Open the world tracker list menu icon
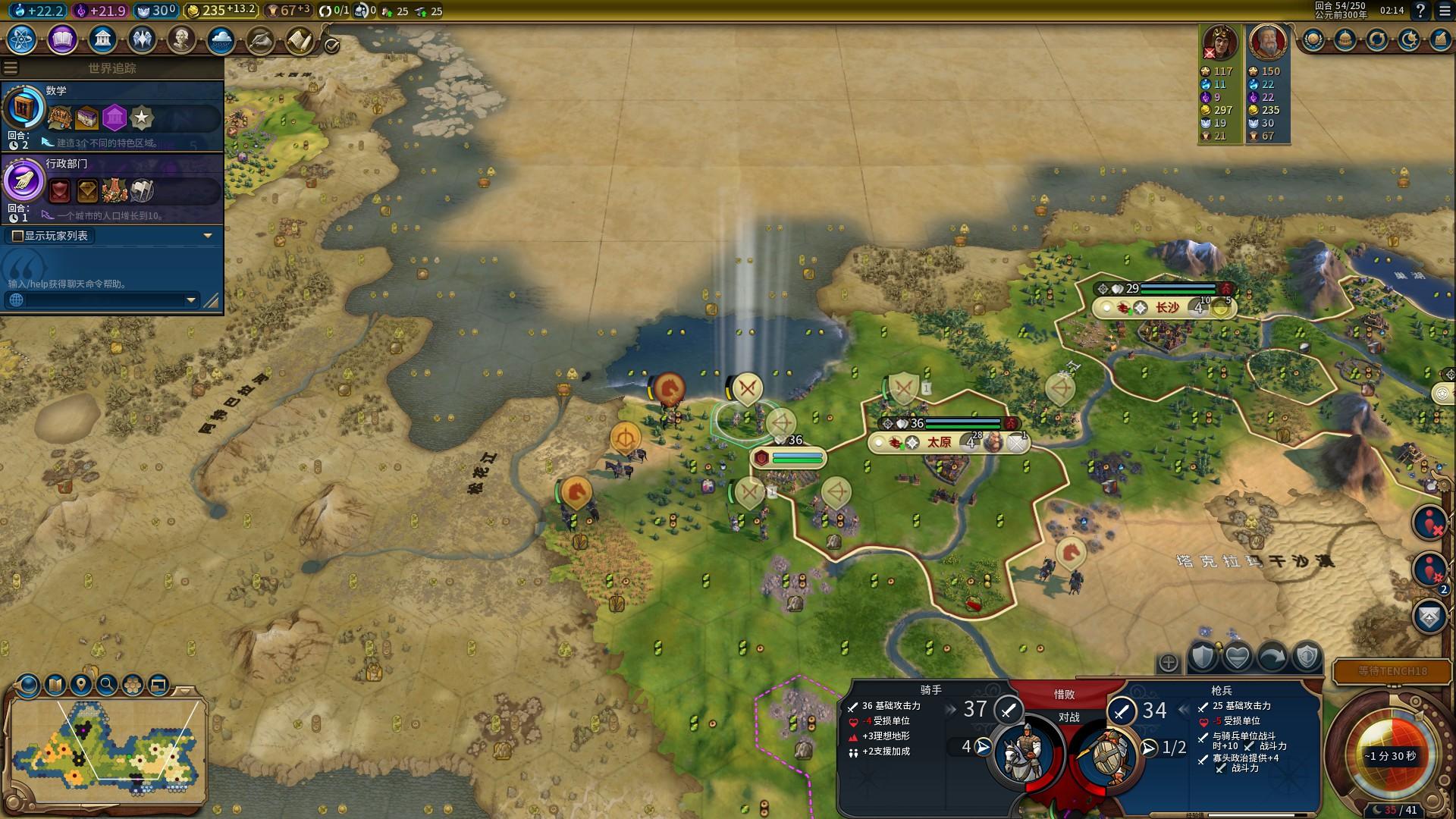This screenshot has width=1456, height=819. [11, 68]
